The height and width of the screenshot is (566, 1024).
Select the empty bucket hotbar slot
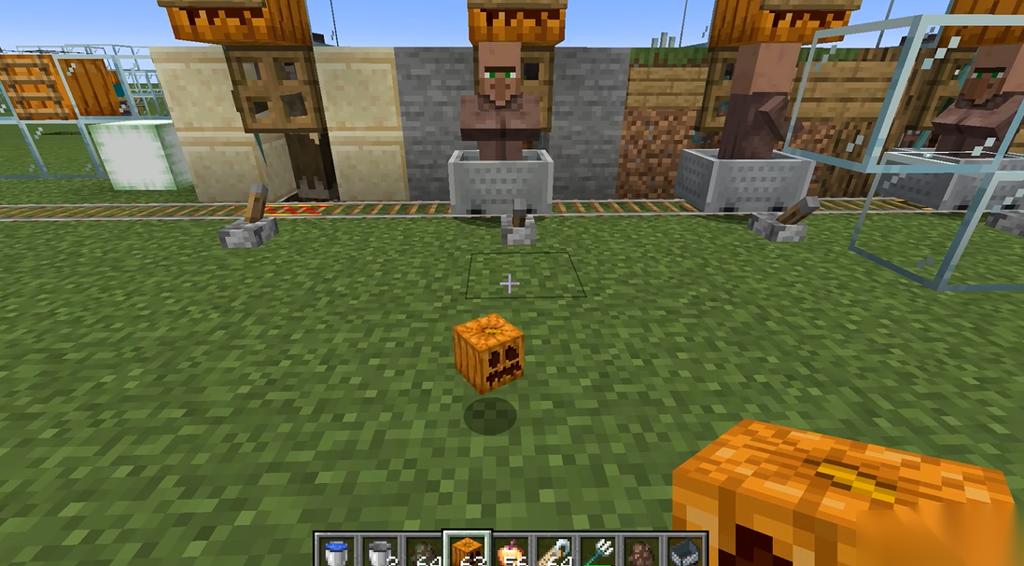pyautogui.click(x=380, y=551)
